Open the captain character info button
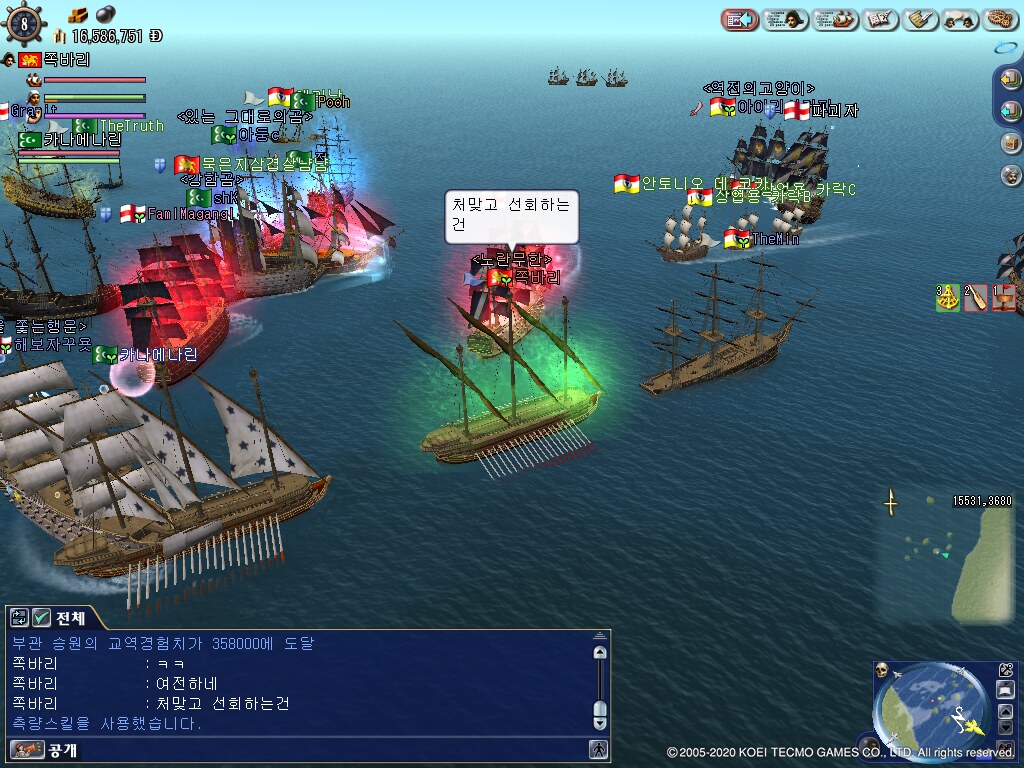Image resolution: width=1024 pixels, height=768 pixels. coord(785,19)
